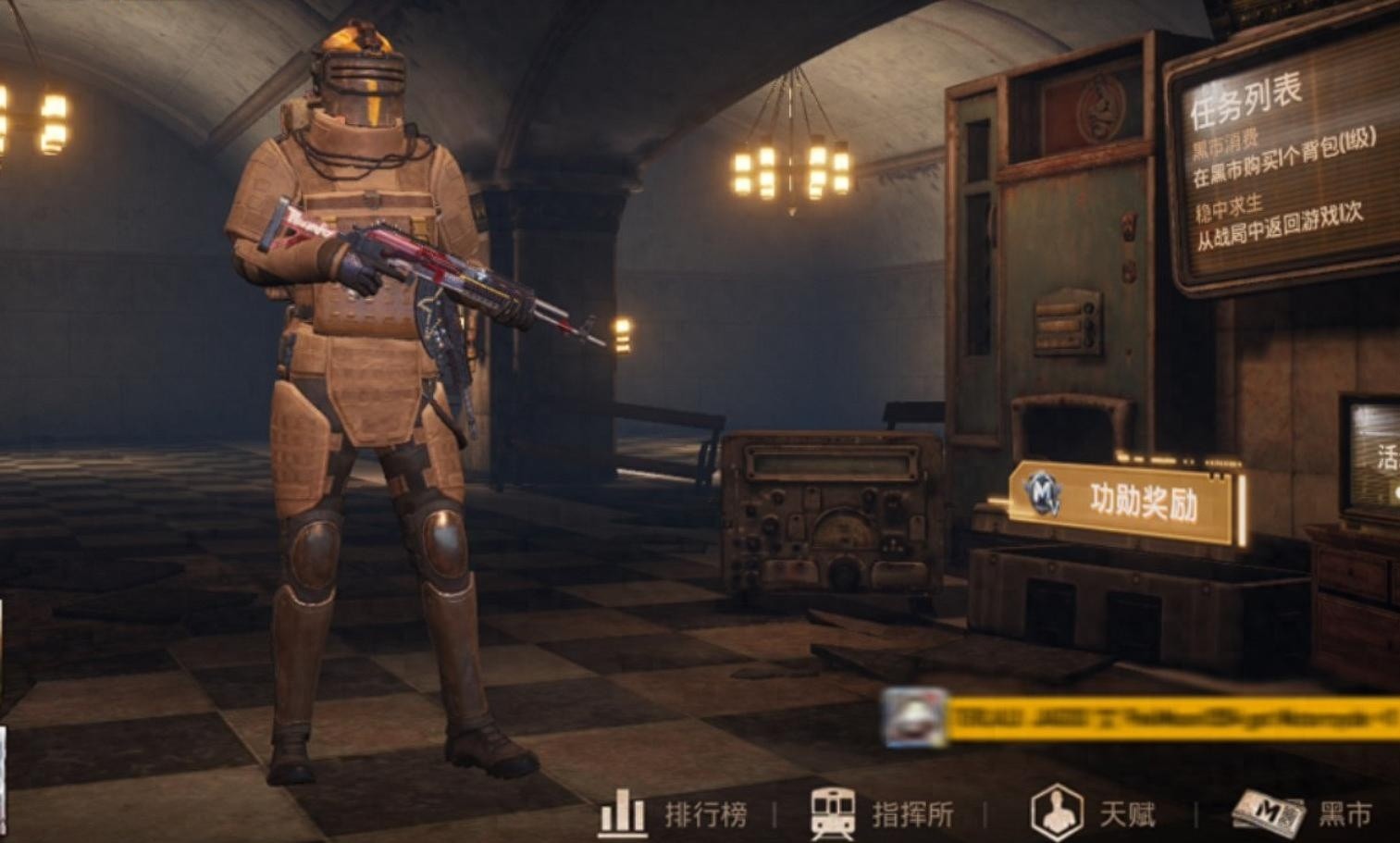Viewport: 1400px width, 843px height.
Task: Enter the 指挥所 command post
Action: coord(882,814)
